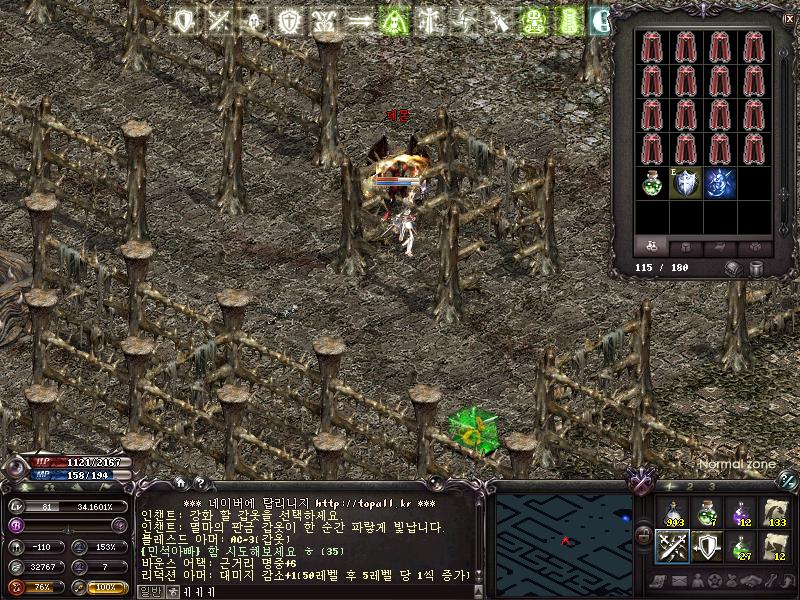
Task: Use the green potion with 27 count
Action: (741, 546)
